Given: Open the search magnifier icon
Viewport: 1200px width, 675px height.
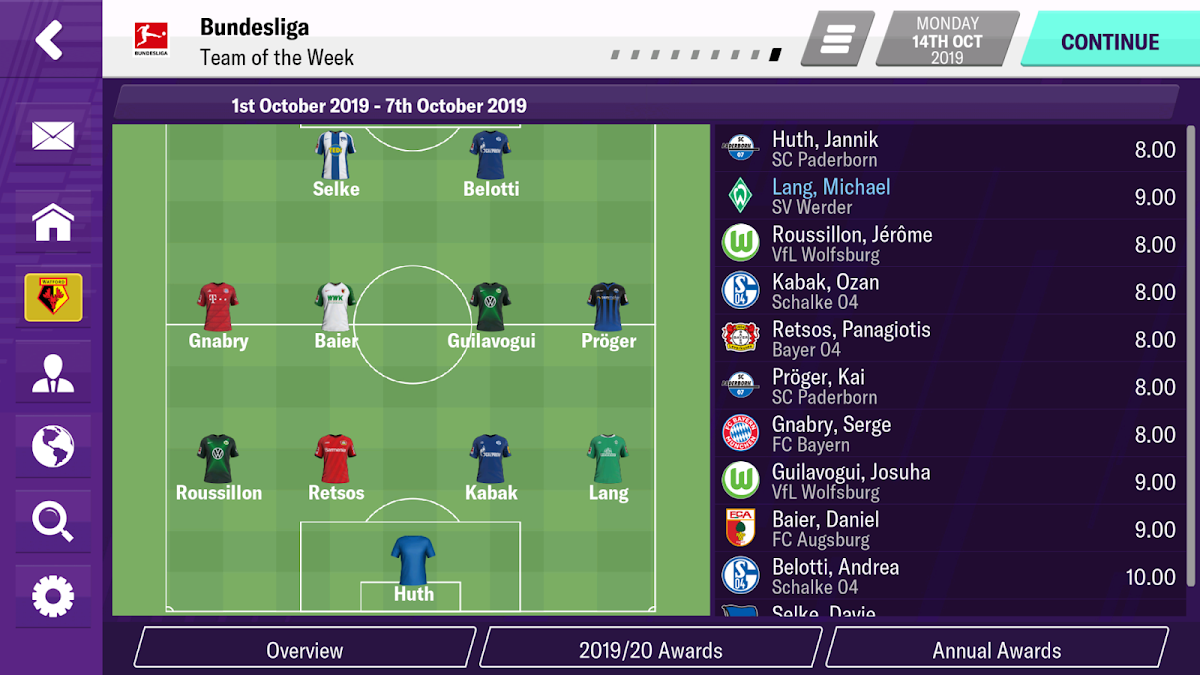Looking at the screenshot, I should click(x=52, y=521).
